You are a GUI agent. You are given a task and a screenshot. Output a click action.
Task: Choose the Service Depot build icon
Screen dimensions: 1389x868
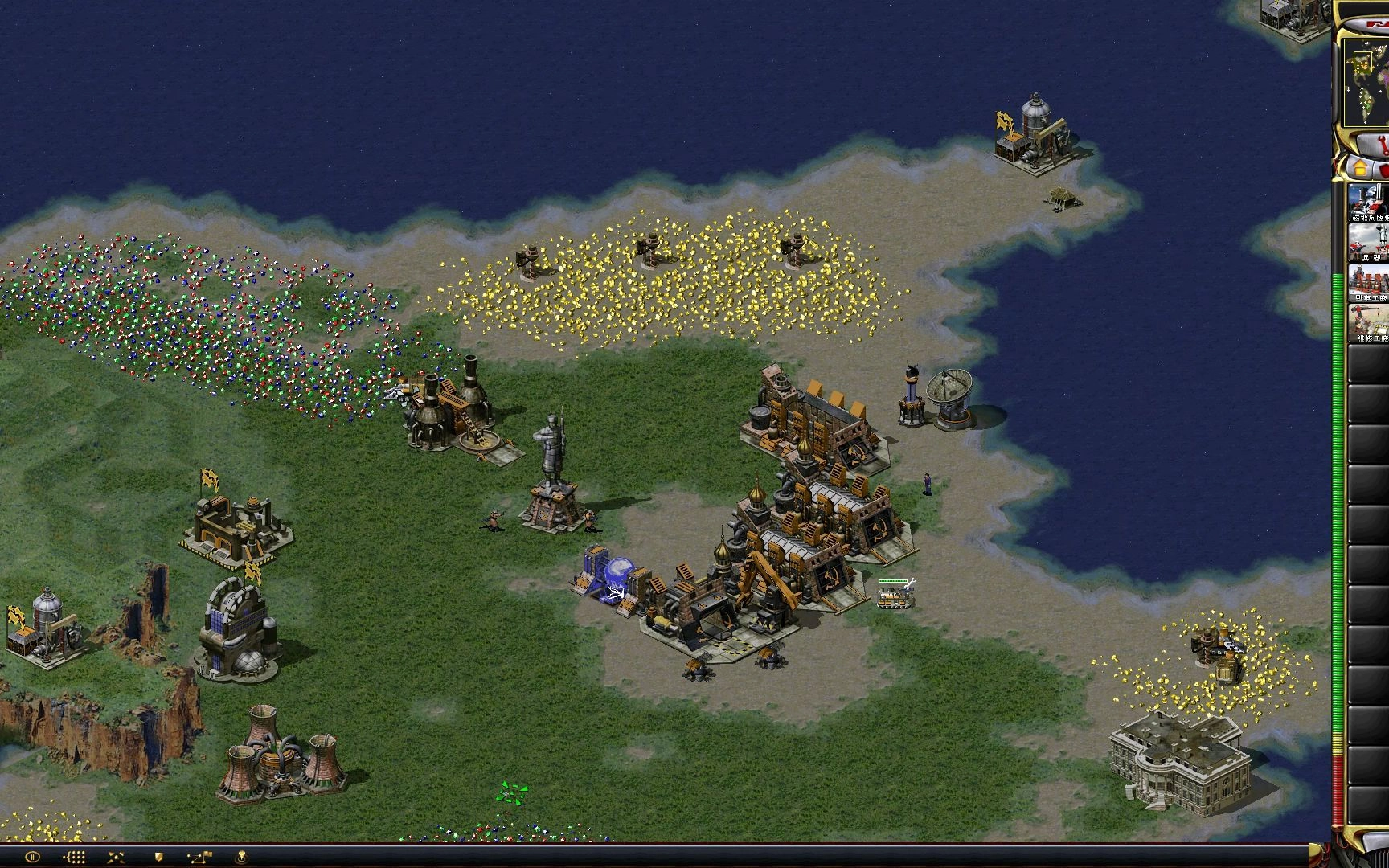coord(1369,323)
